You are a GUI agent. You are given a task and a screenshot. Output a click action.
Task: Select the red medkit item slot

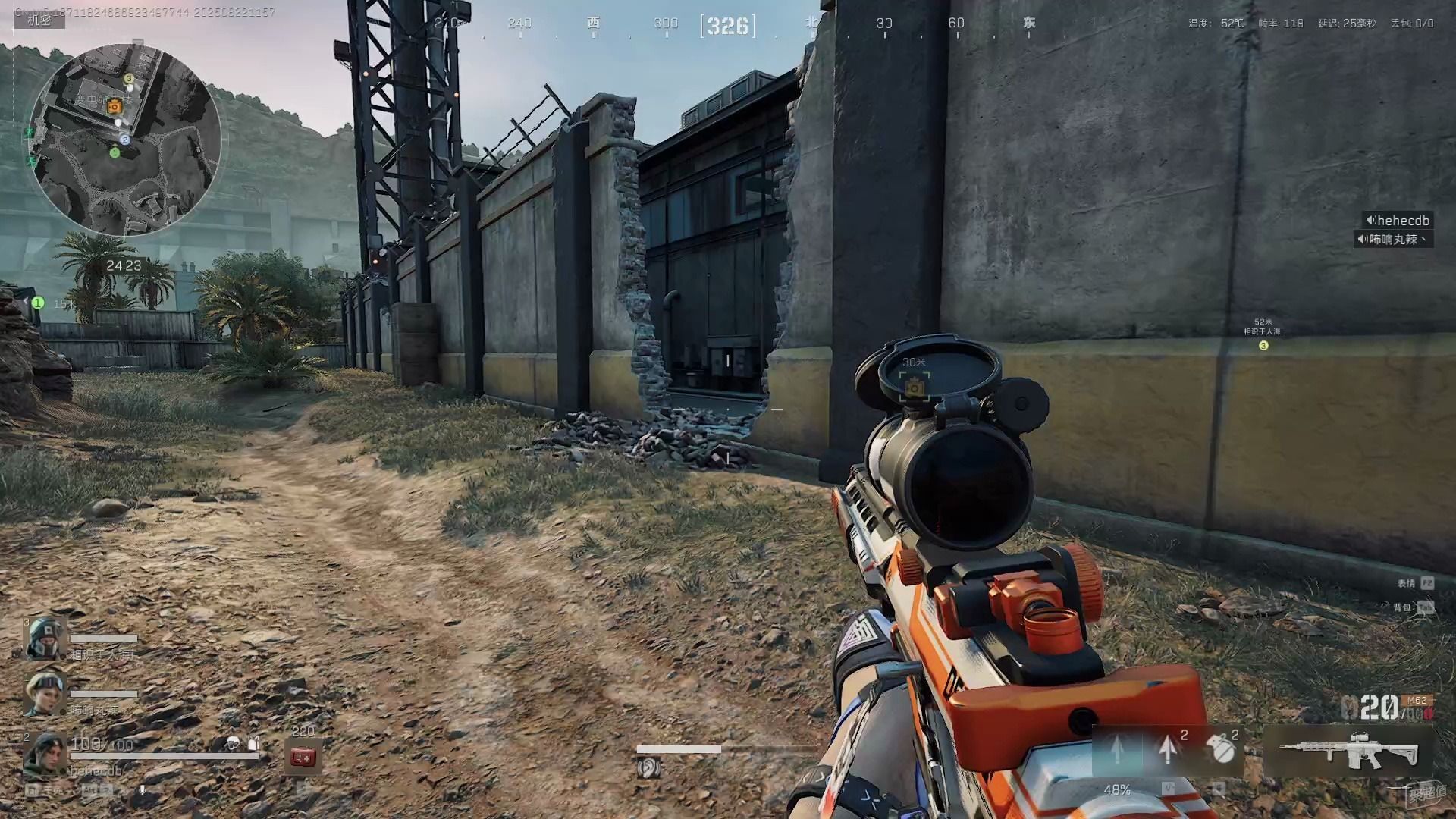point(303,757)
